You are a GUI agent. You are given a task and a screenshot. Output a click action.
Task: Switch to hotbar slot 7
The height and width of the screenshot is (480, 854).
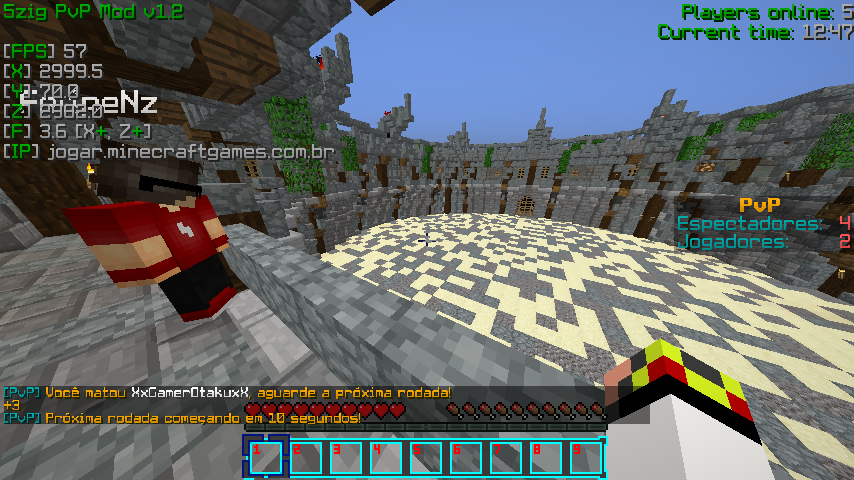click(x=506, y=457)
